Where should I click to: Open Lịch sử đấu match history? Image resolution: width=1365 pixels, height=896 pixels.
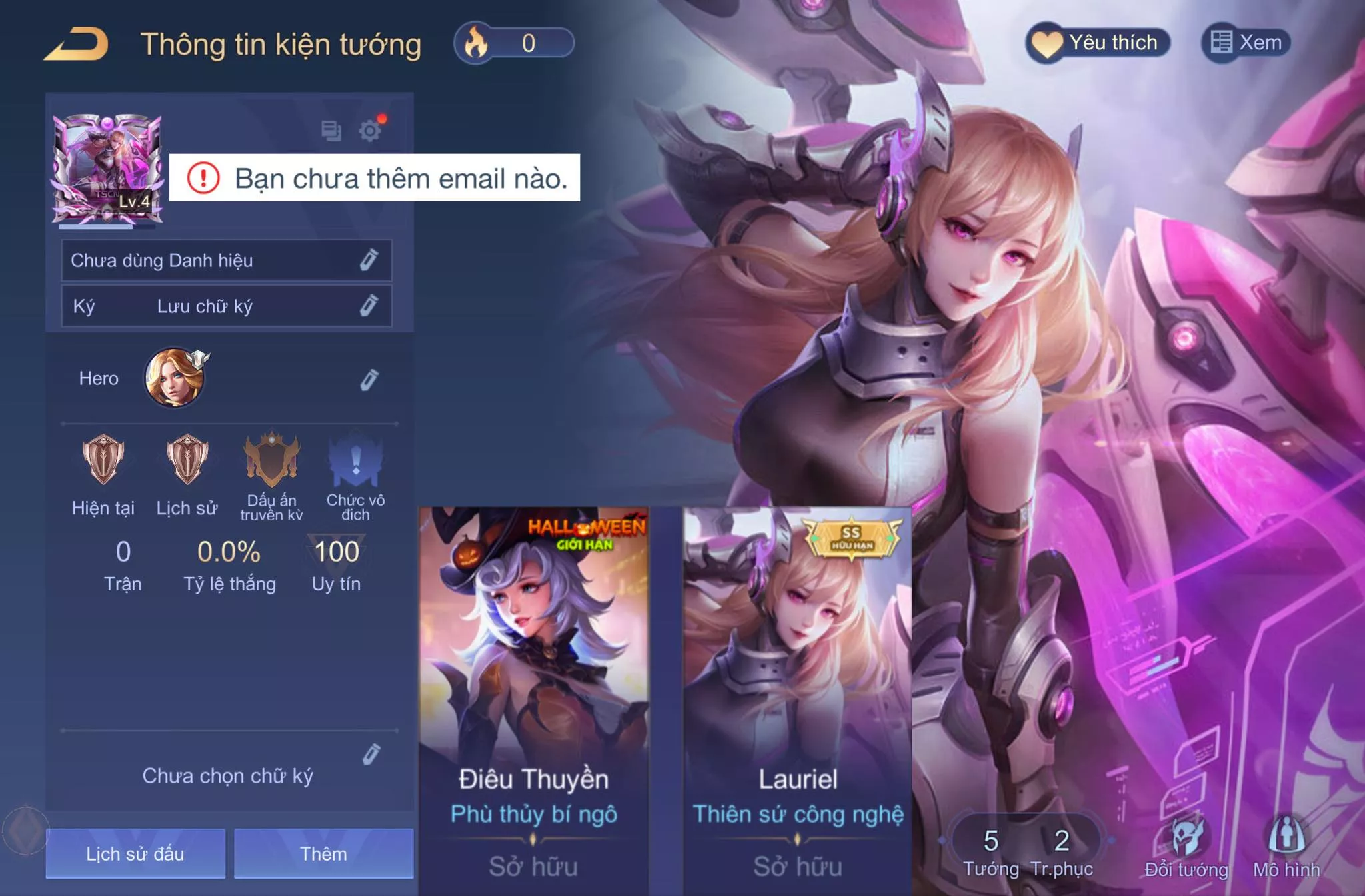(135, 854)
